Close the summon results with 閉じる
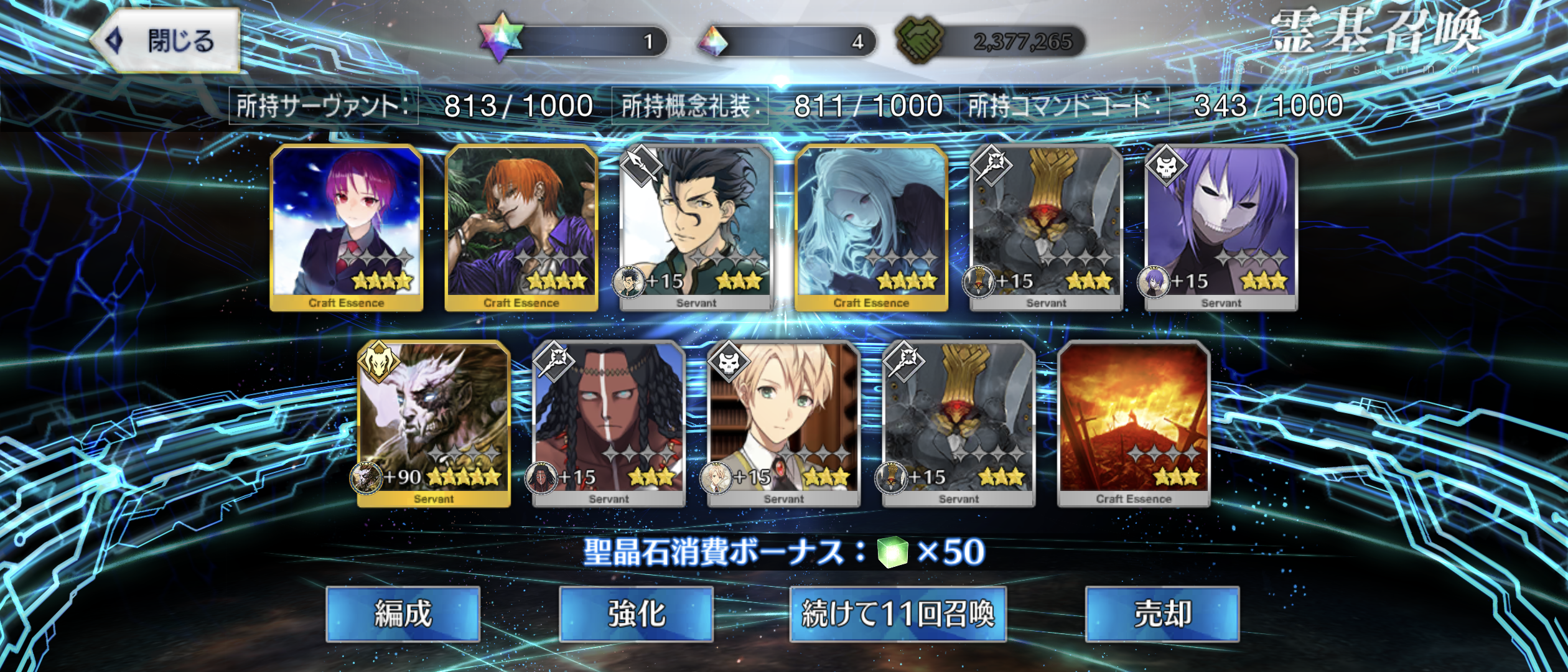1568x672 pixels. (167, 41)
